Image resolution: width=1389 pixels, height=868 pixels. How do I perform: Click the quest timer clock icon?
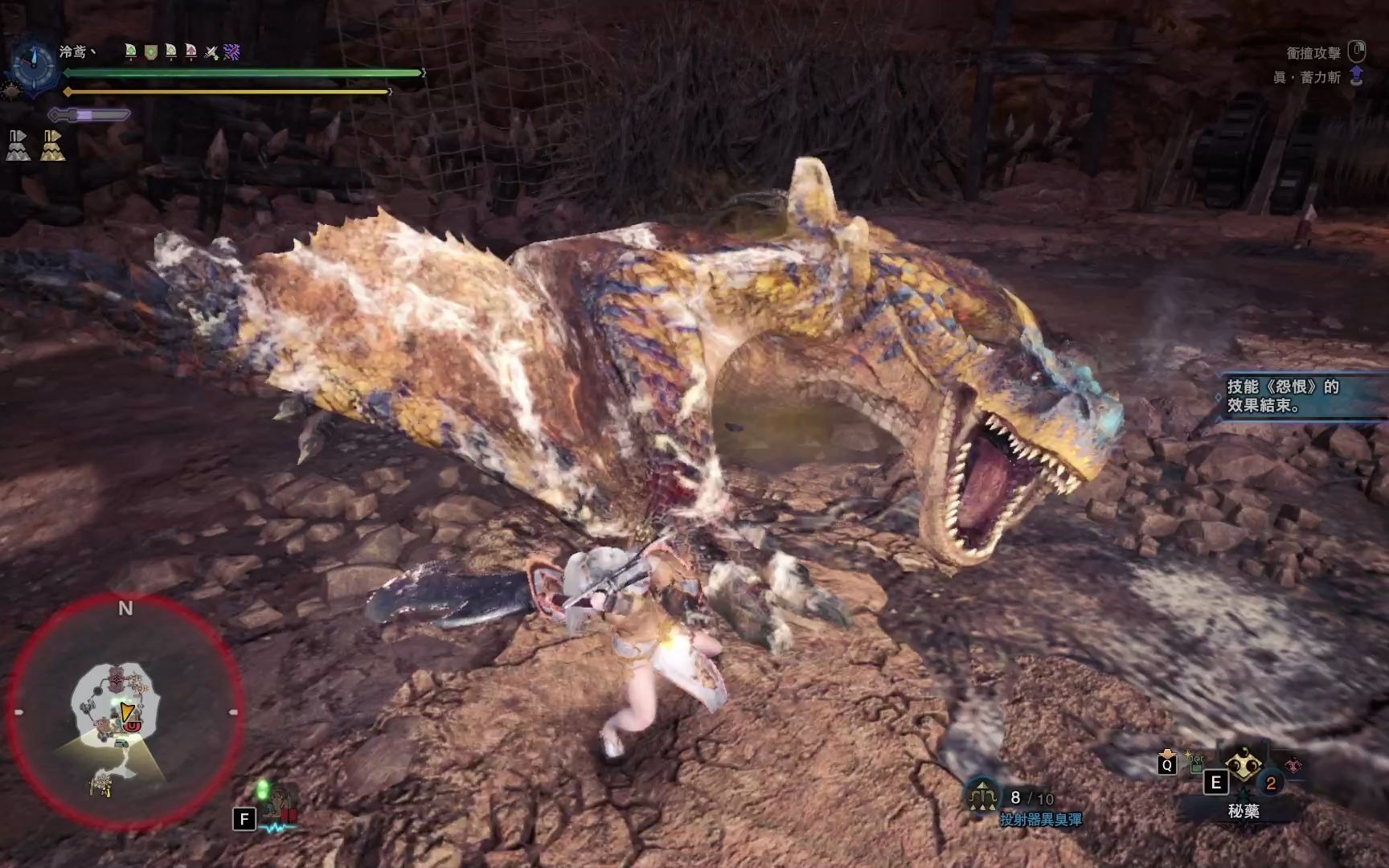pos(34,65)
